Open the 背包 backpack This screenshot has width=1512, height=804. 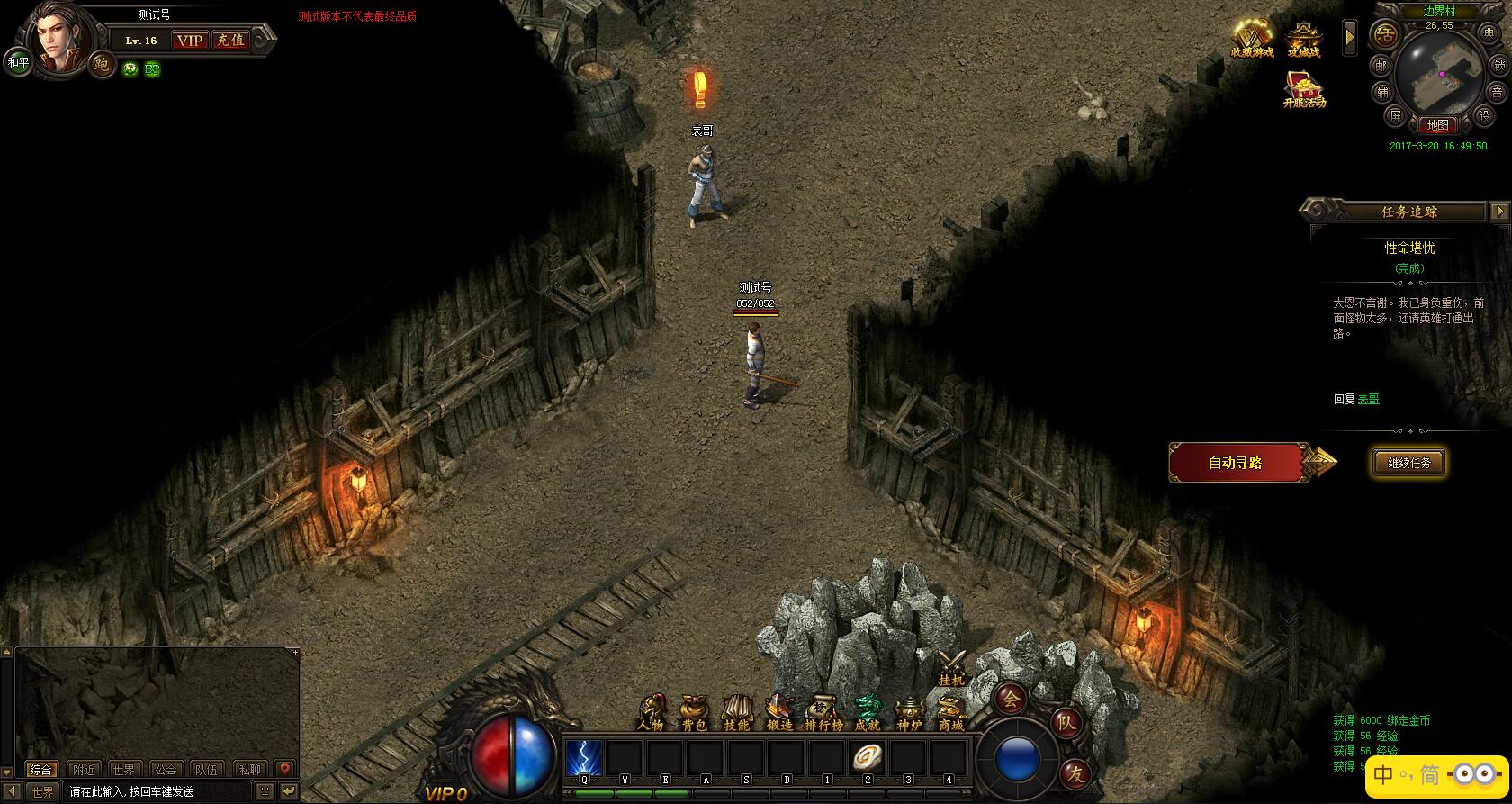pyautogui.click(x=694, y=712)
